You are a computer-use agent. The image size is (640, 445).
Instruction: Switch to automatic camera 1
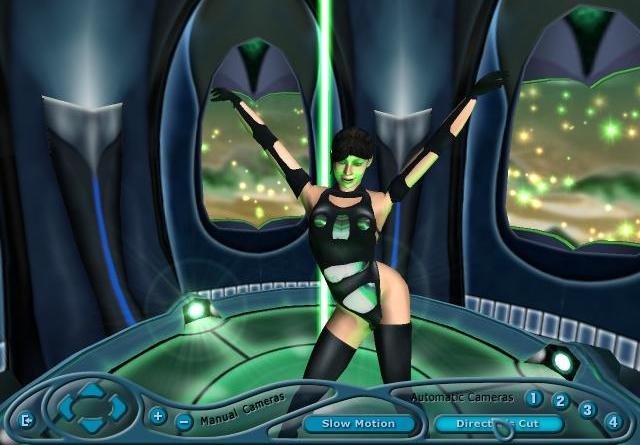click(534, 398)
